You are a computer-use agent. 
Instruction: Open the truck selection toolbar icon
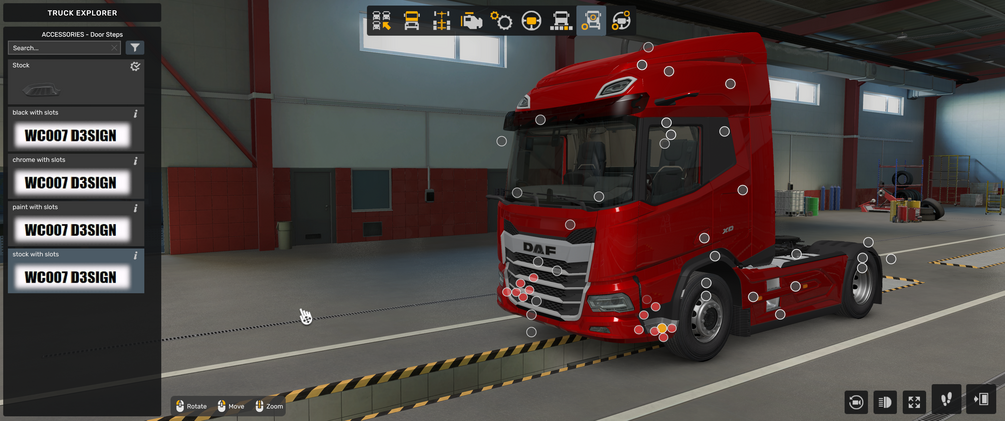coord(381,21)
